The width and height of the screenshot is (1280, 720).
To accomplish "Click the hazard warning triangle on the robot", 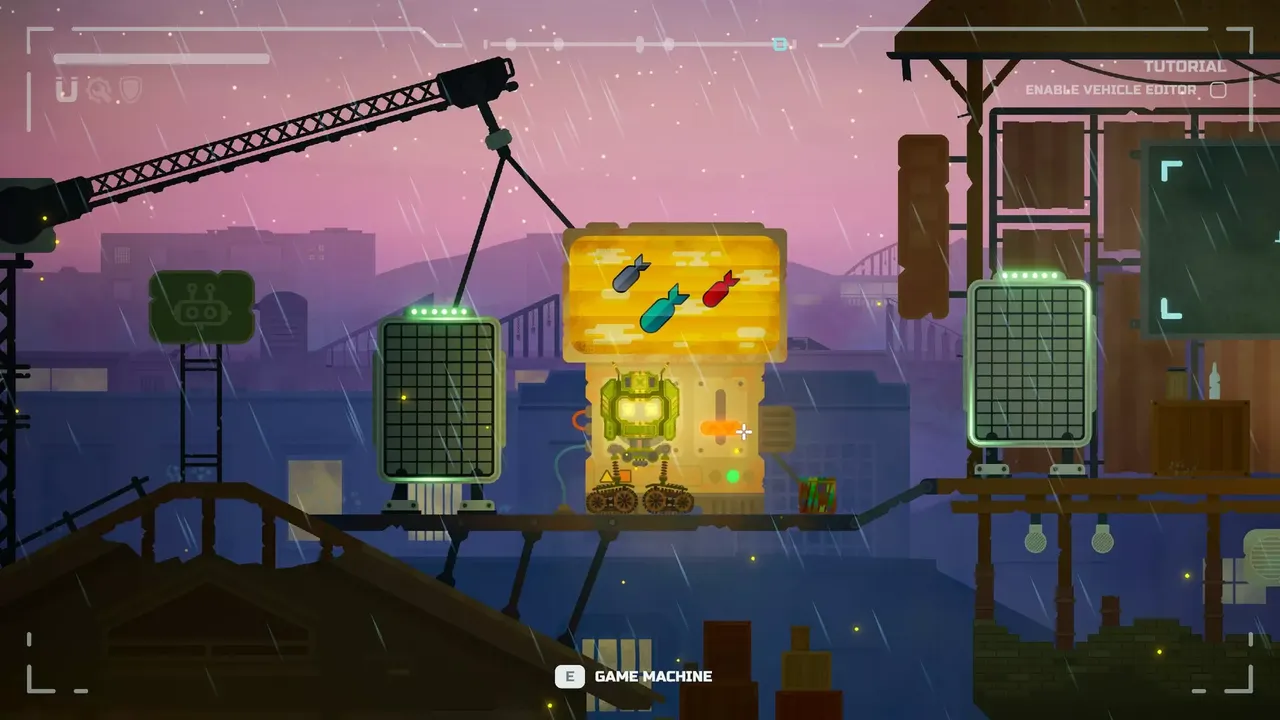I will [x=607, y=475].
